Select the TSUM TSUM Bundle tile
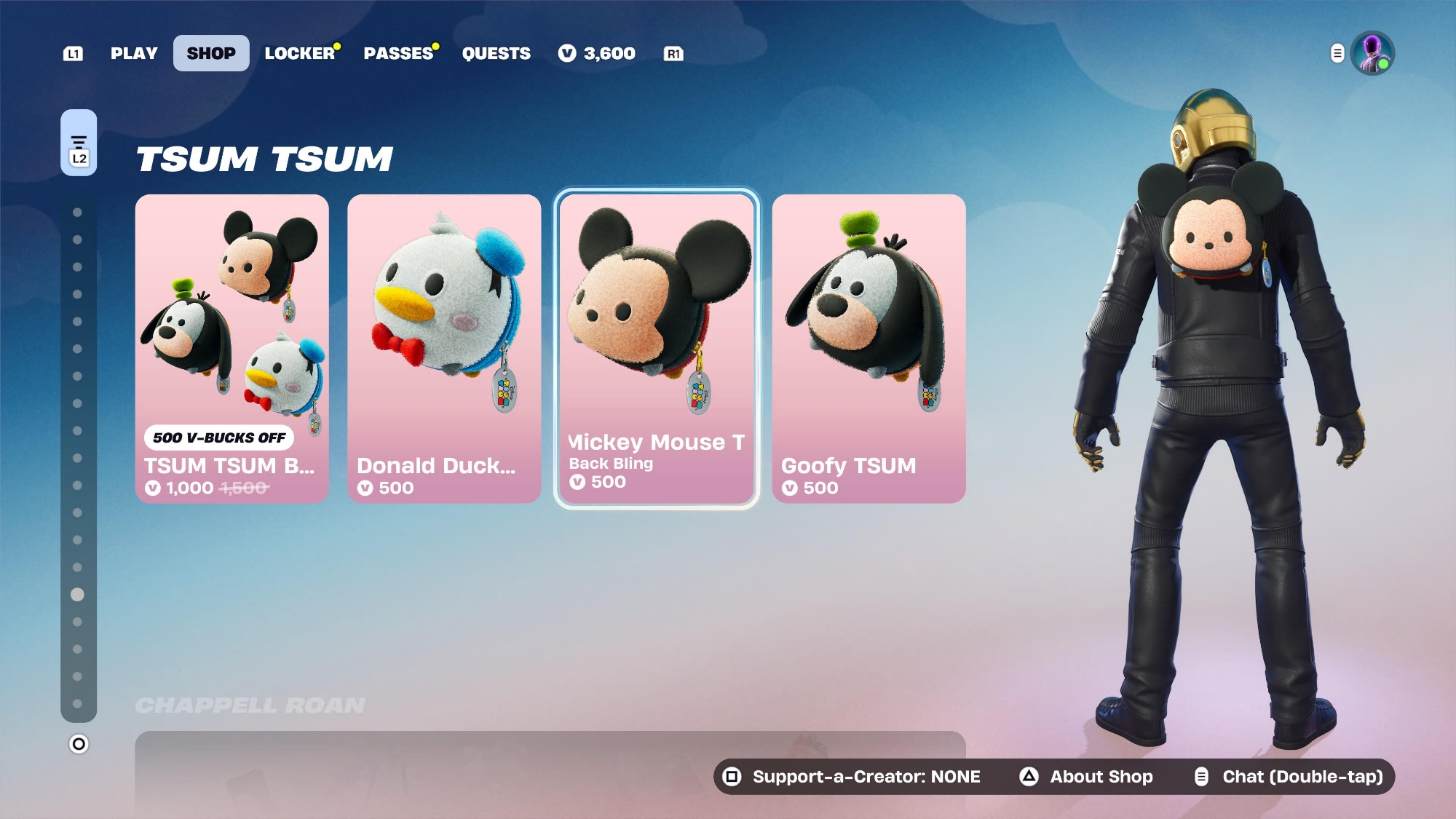 [x=232, y=348]
